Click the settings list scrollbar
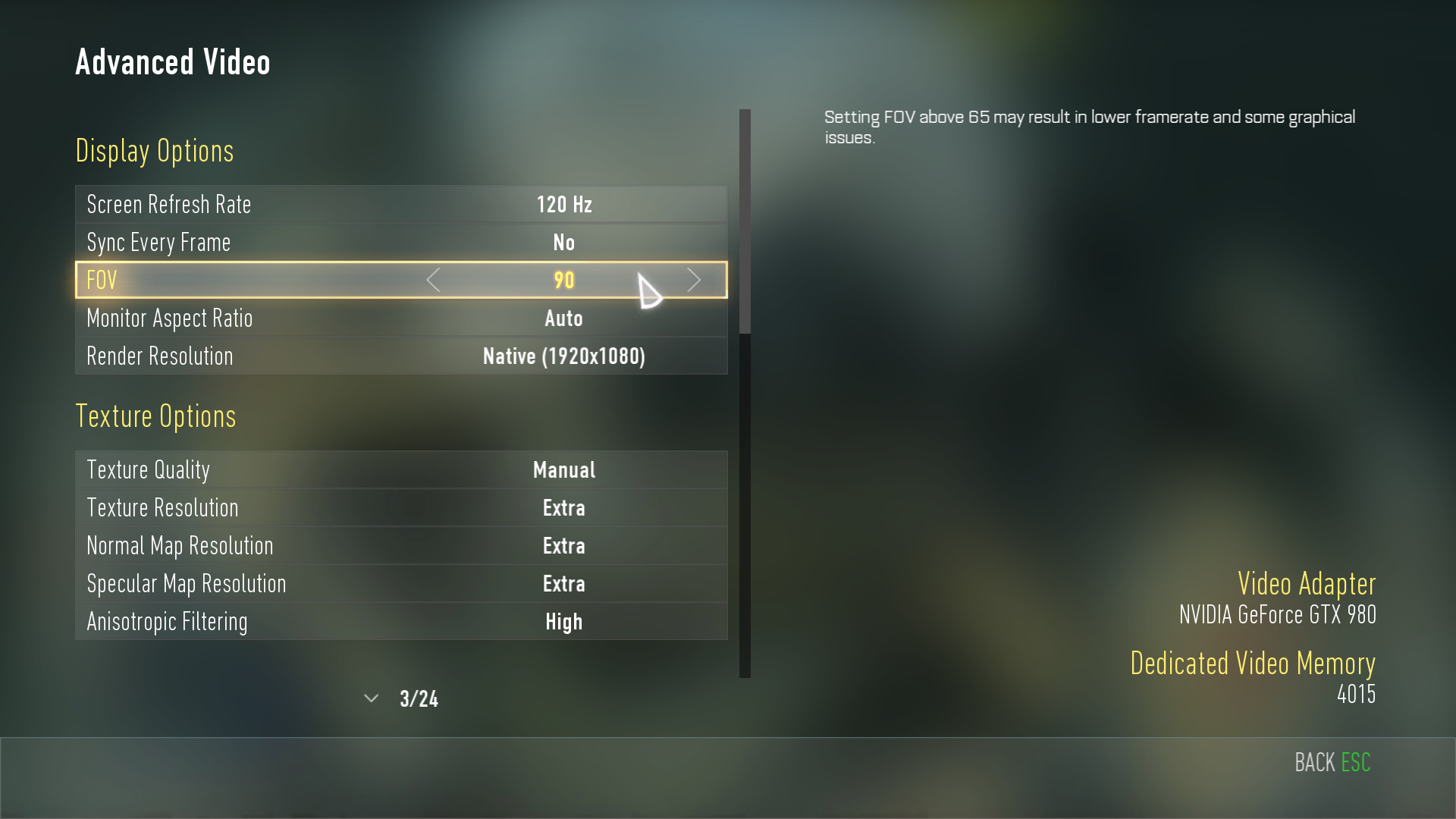This screenshot has width=1456, height=819. click(745, 221)
